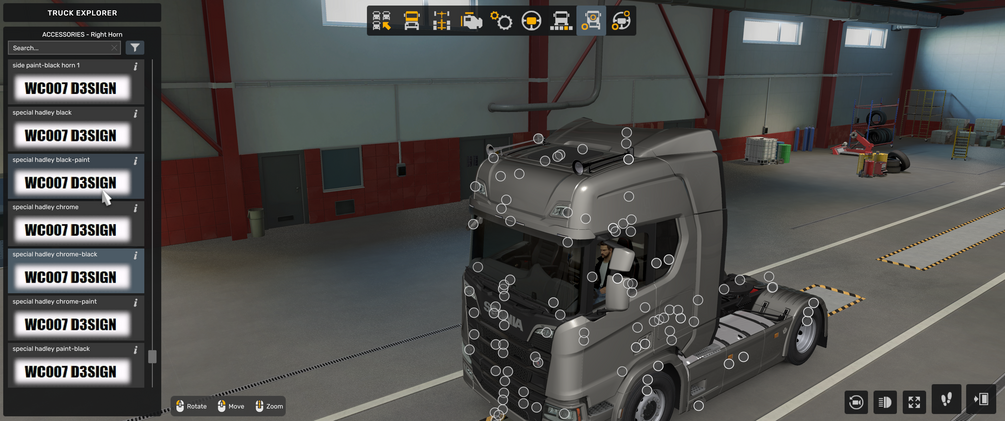Open the truck selection icon with arrow
This screenshot has height=421, width=1005.
coord(381,21)
